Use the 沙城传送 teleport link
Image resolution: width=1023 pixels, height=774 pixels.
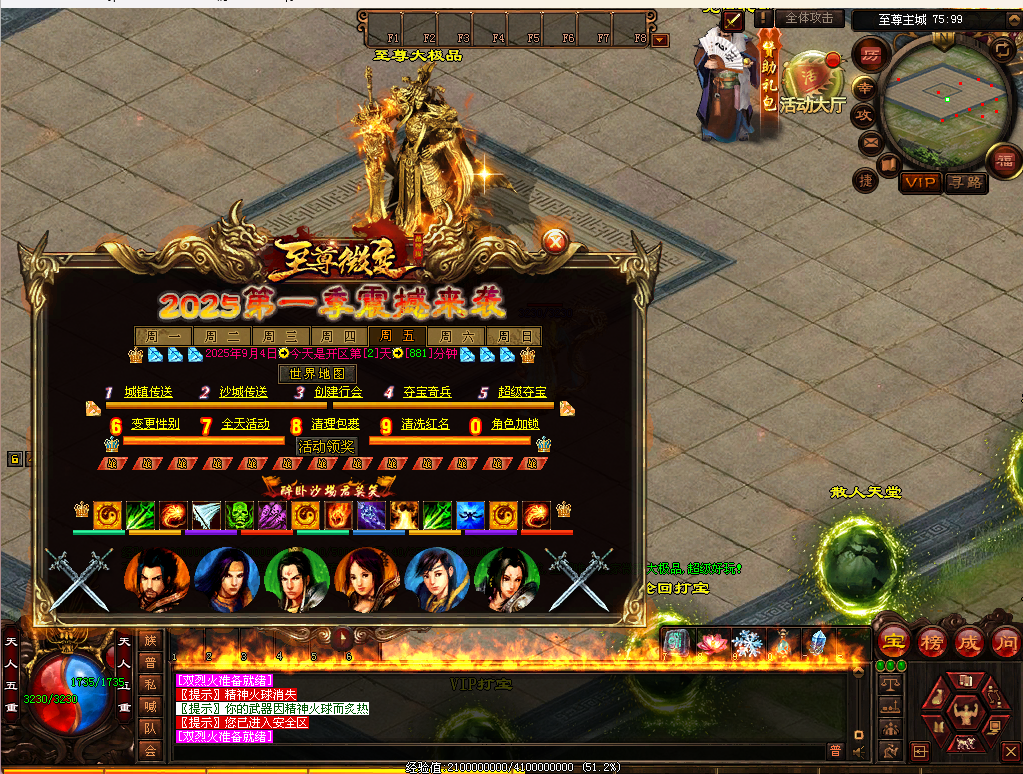(x=243, y=392)
